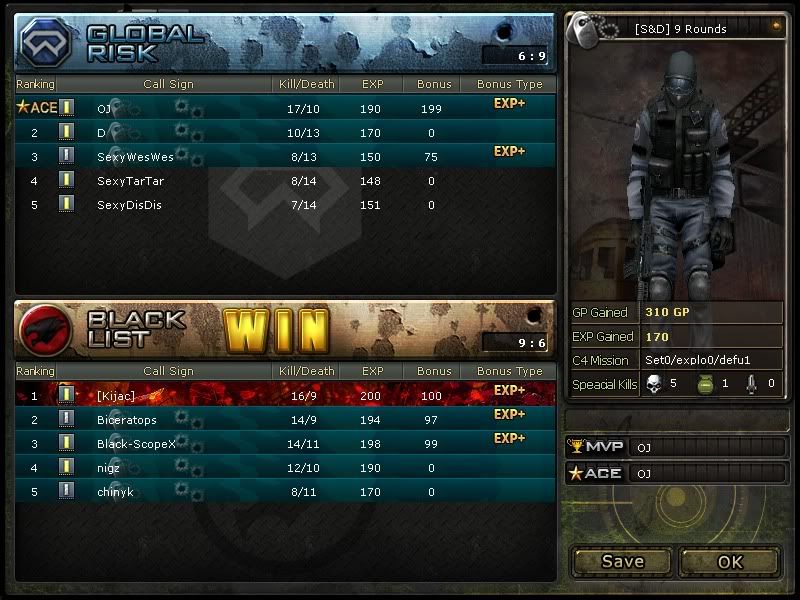Select the Black-ScopeX player row
The width and height of the screenshot is (800, 600).
click(x=285, y=443)
